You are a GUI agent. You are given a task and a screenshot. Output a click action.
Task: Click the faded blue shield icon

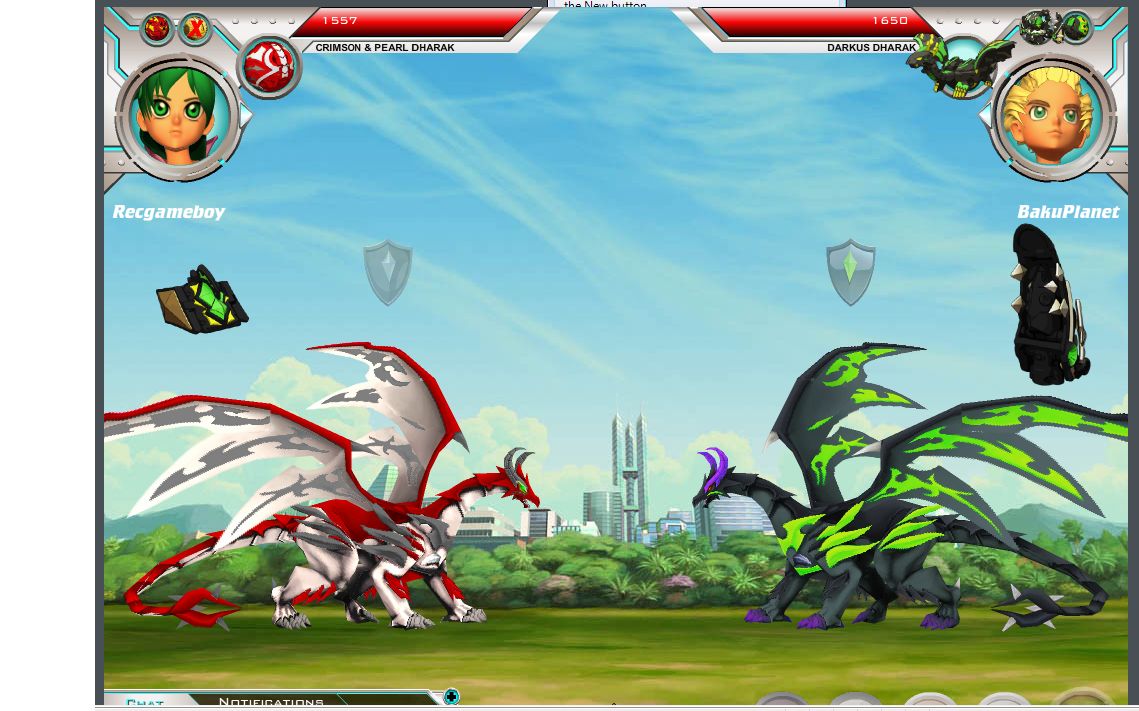(387, 271)
